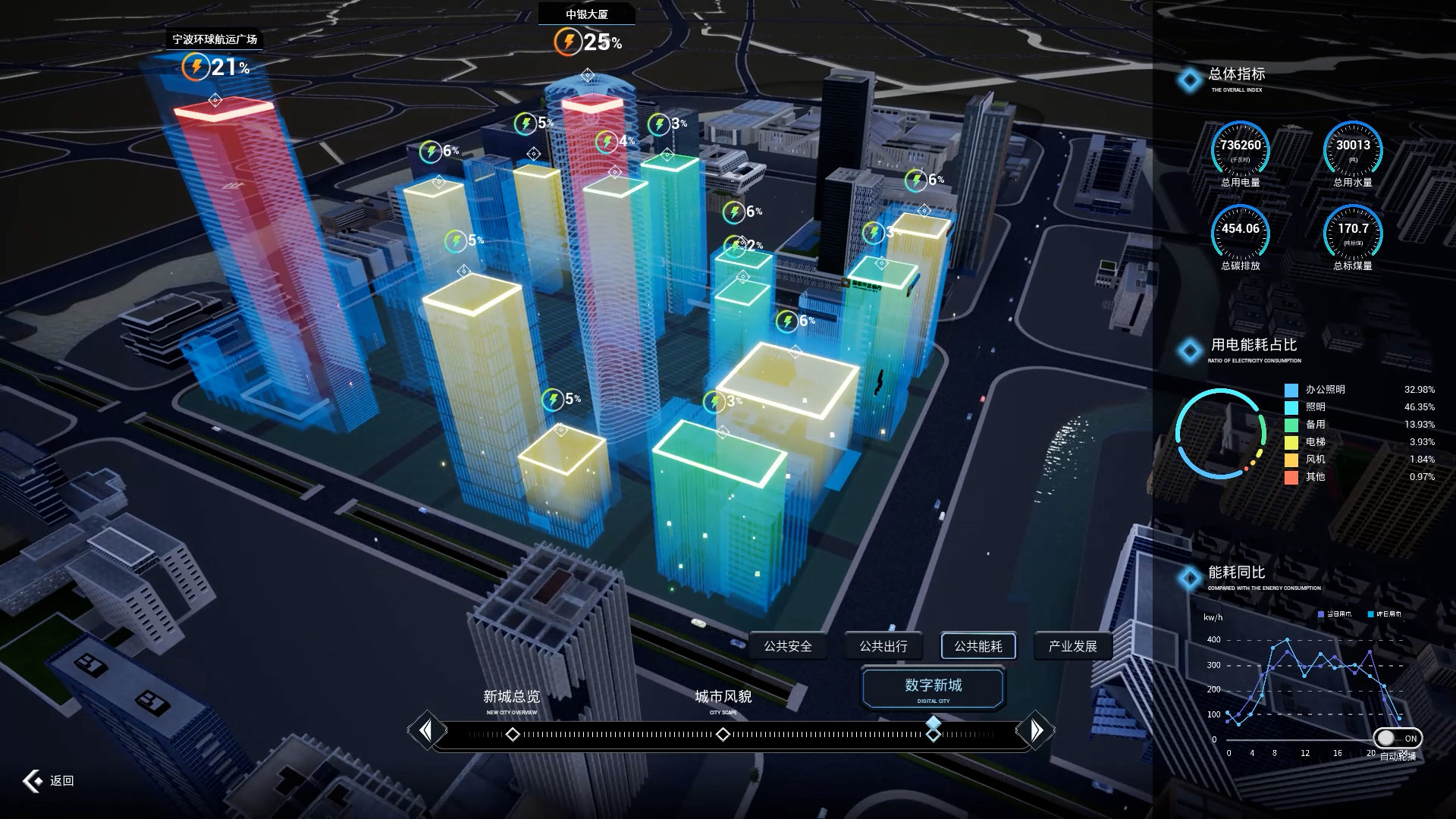Show the 产业发展 tab
The height and width of the screenshot is (819, 1456).
click(x=1072, y=646)
